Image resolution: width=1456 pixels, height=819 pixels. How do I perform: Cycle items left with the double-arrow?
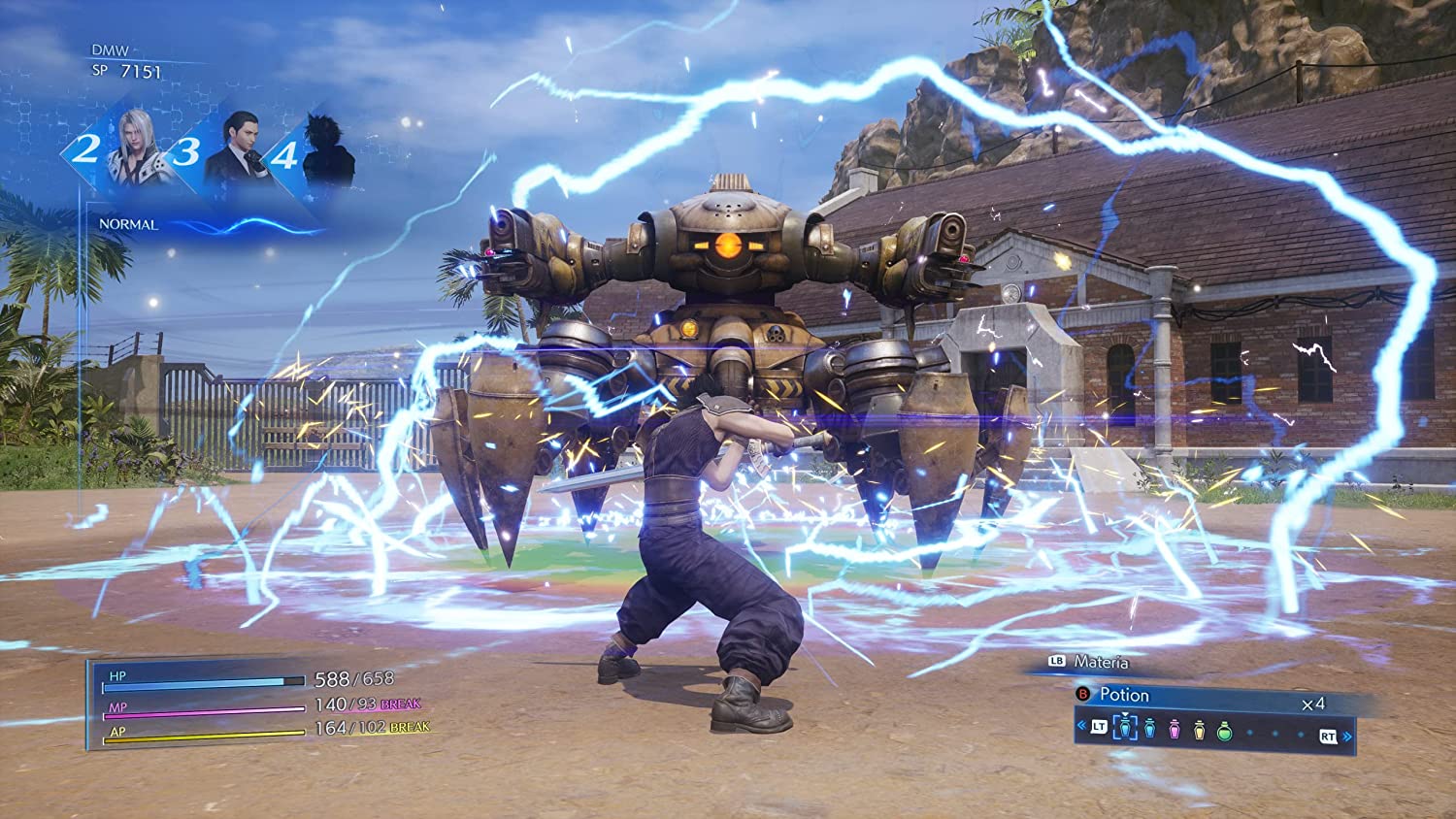1082,726
